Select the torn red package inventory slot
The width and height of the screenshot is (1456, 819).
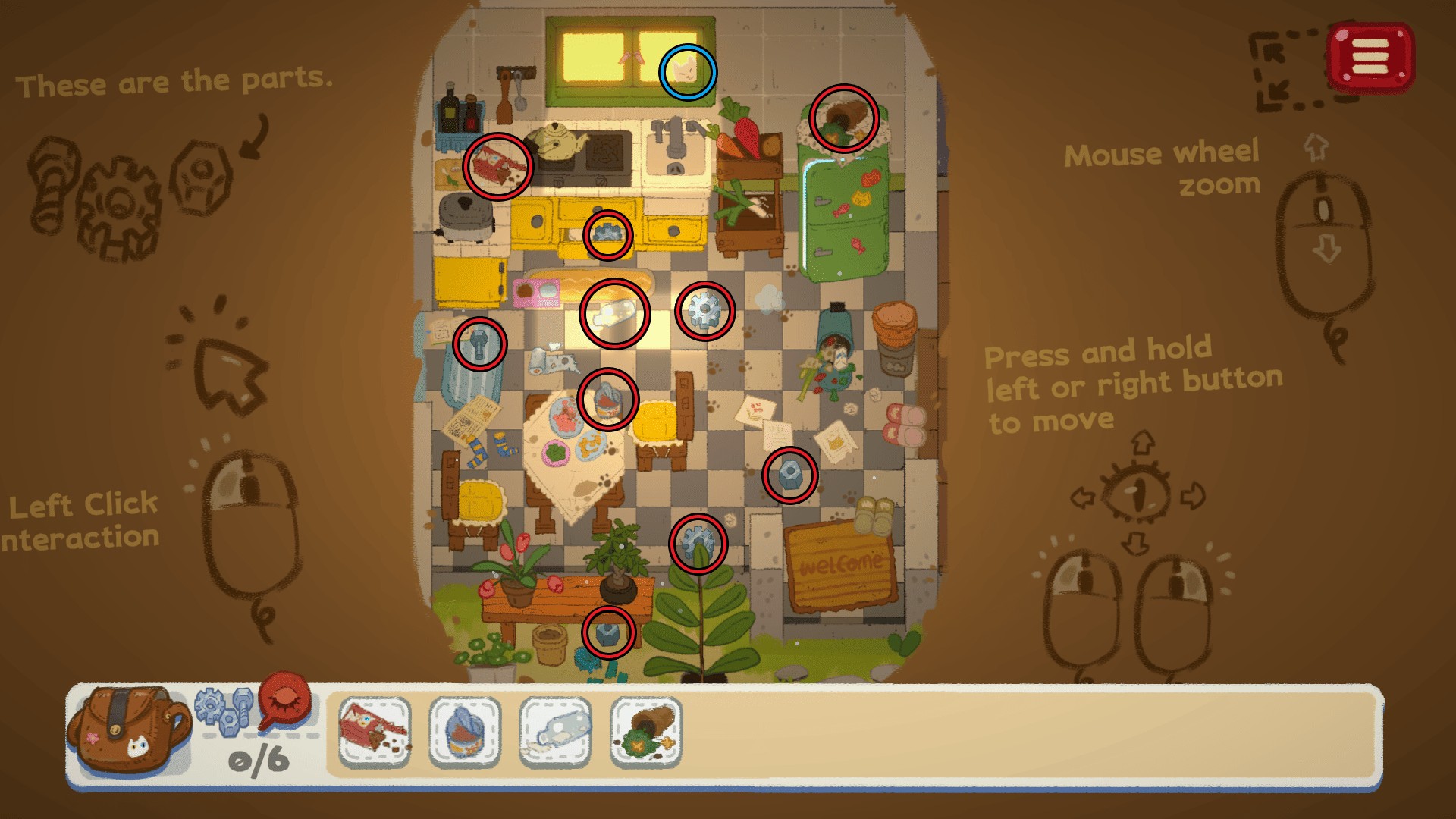375,732
